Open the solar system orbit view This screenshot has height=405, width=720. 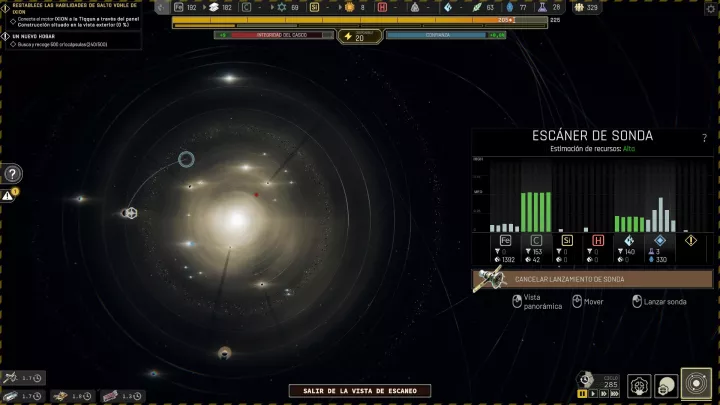696,385
